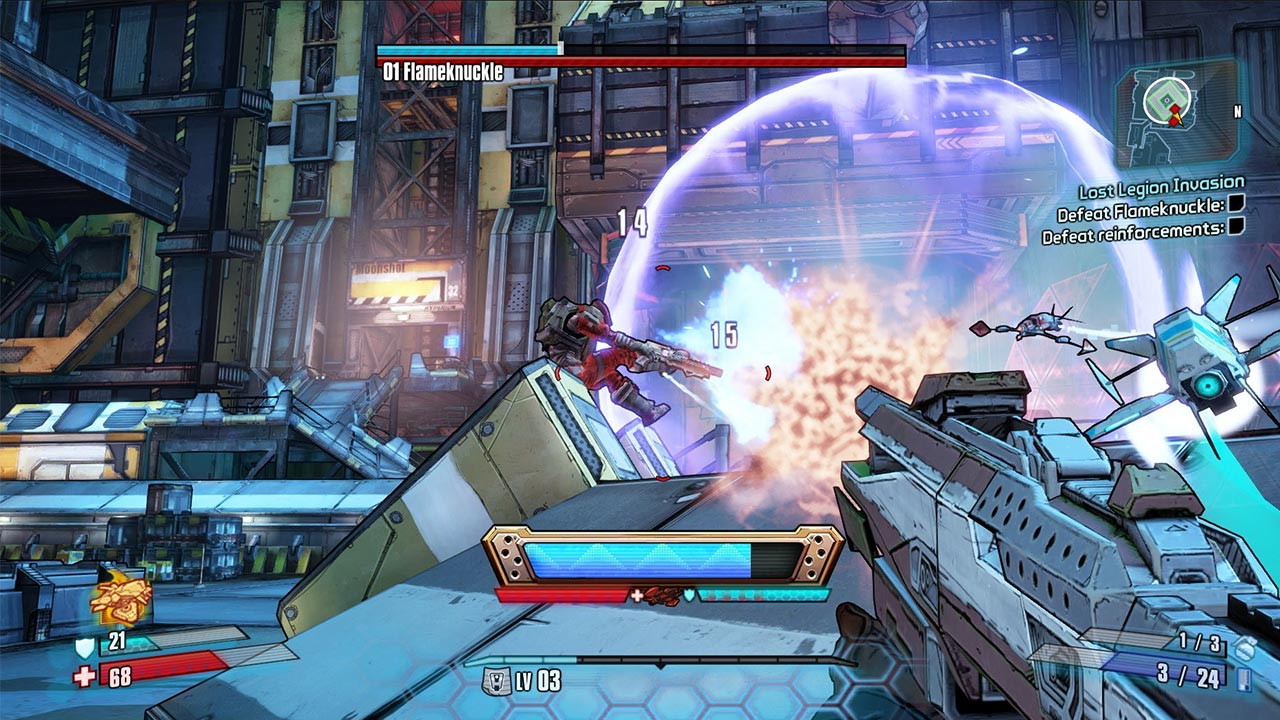Click the red health cross icon
The height and width of the screenshot is (720, 1280).
(x=85, y=677)
